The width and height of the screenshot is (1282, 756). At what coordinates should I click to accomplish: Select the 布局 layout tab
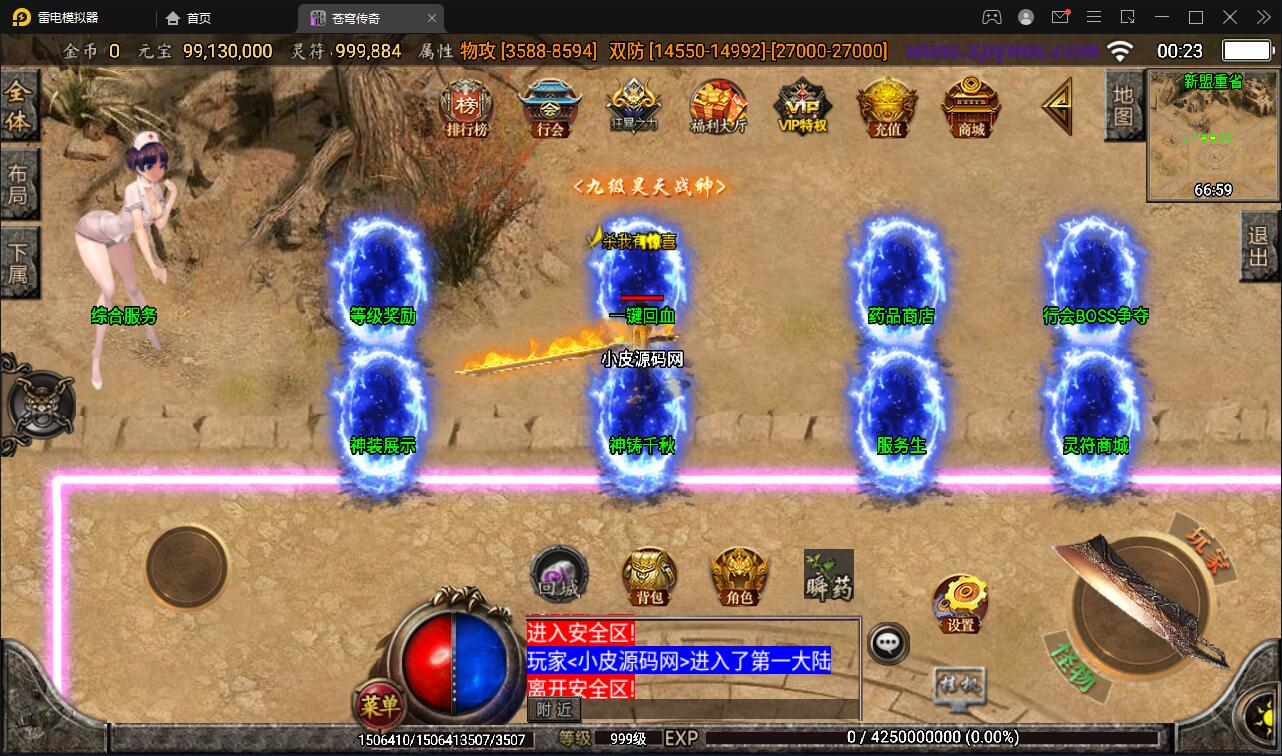point(18,184)
